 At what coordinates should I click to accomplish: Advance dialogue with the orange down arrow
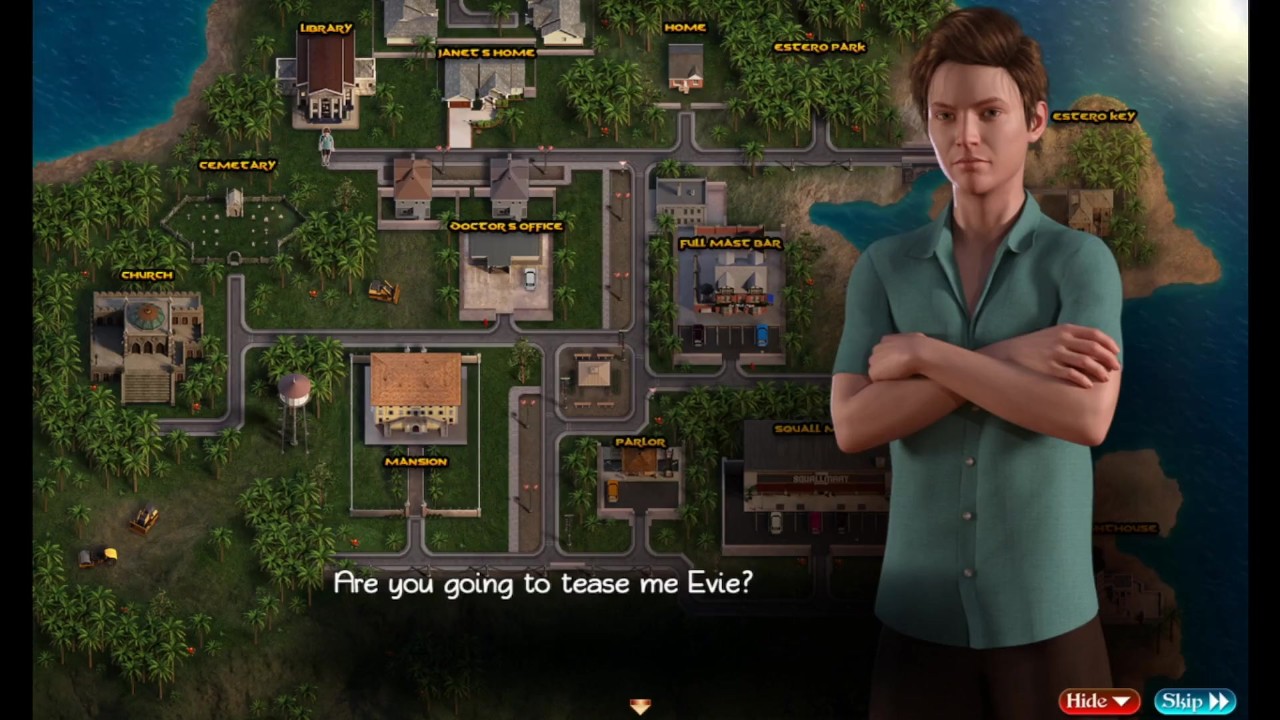[x=640, y=706]
